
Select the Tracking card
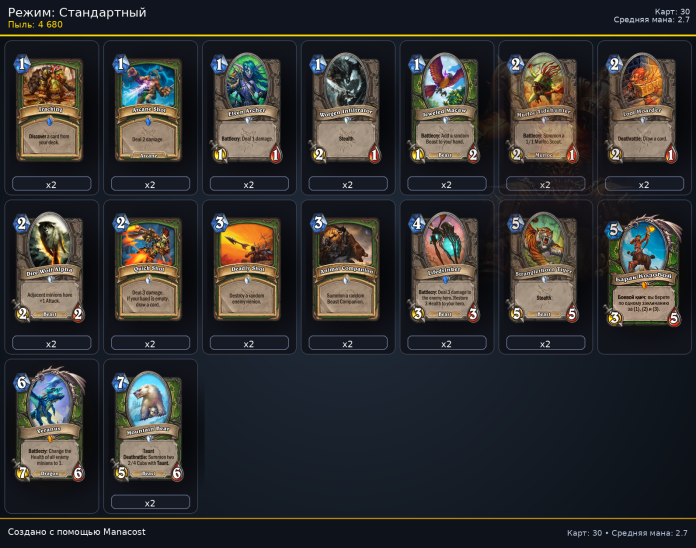point(52,108)
